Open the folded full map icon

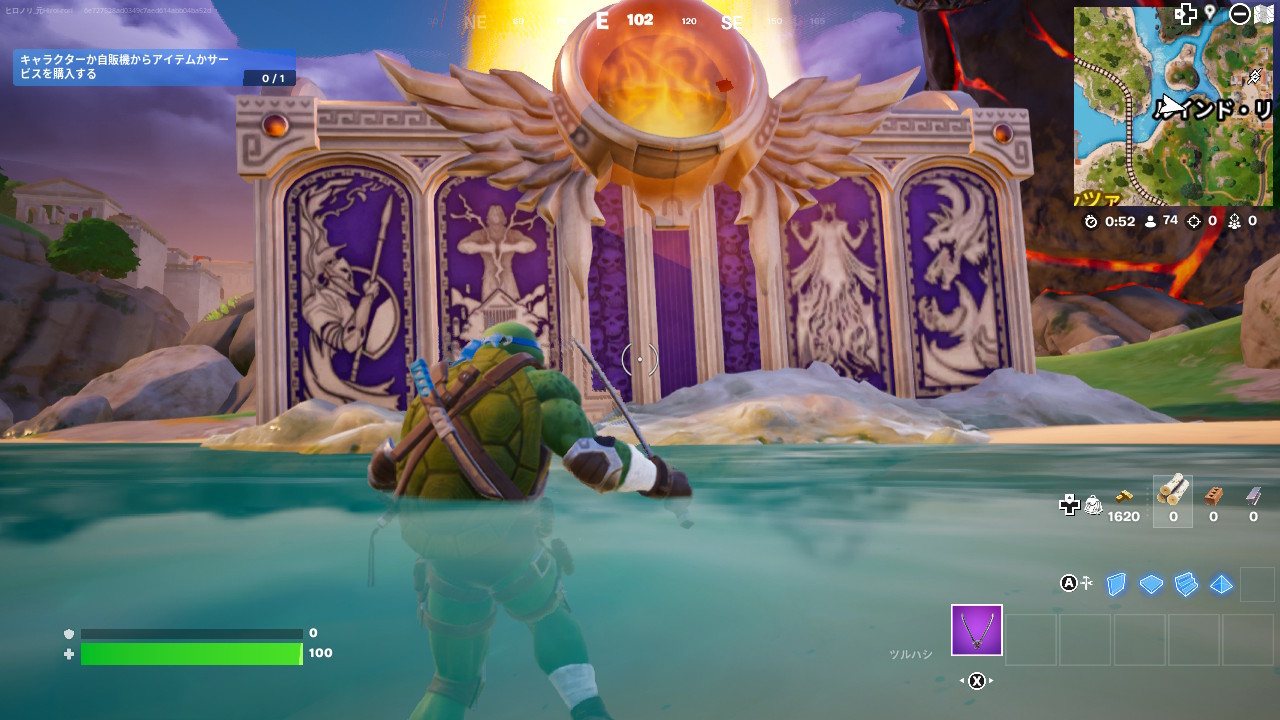(x=1263, y=13)
